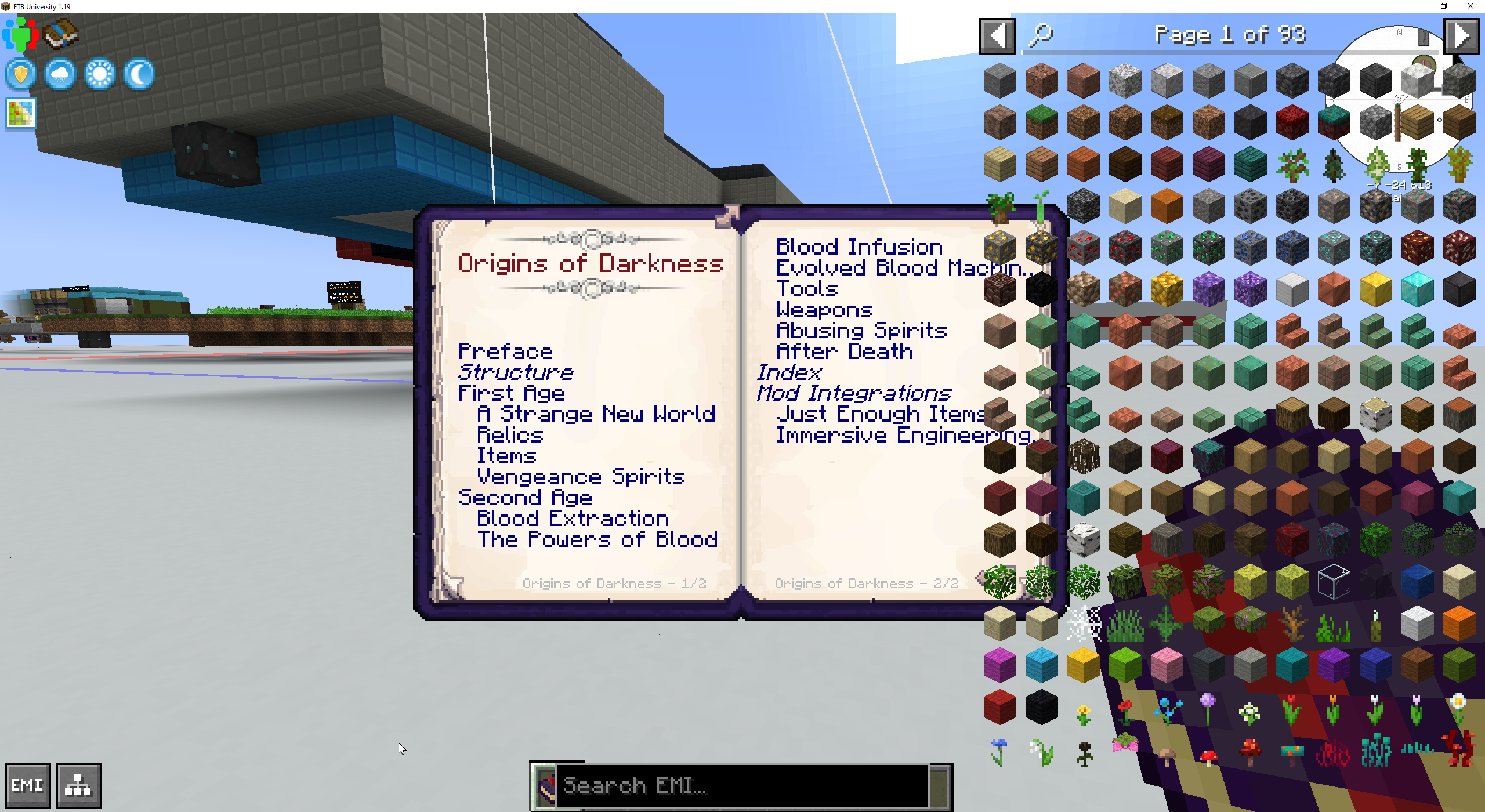Click the next page arrow in EMI
This screenshot has width=1485, height=812.
click(x=1461, y=35)
